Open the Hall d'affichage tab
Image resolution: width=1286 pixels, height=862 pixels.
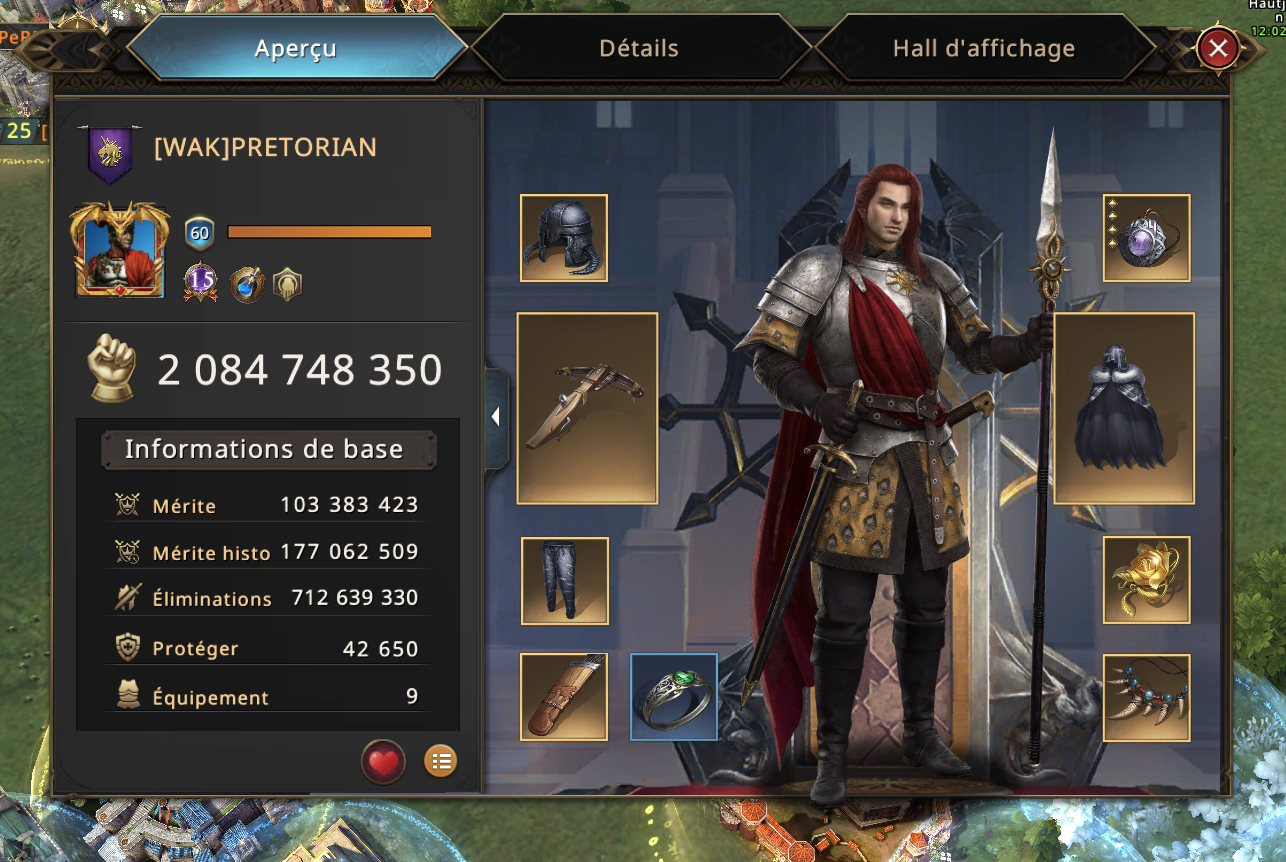pos(983,48)
